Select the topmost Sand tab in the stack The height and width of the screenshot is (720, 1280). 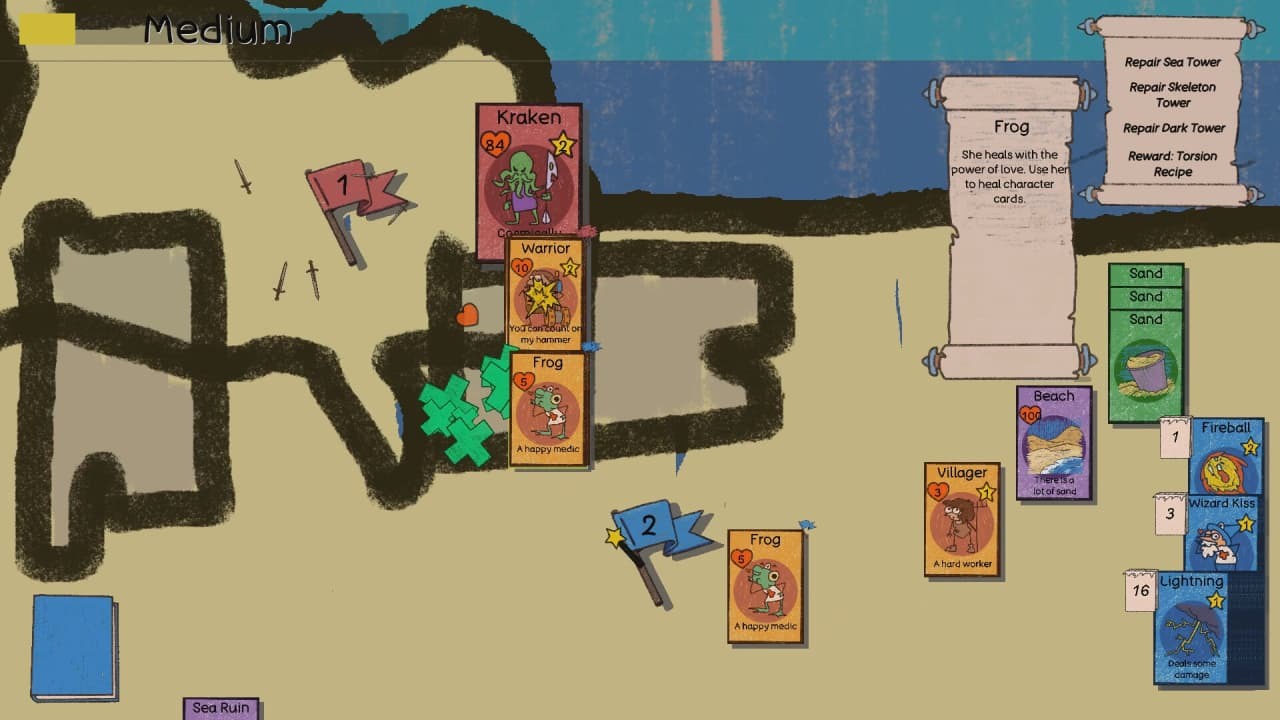(x=1146, y=273)
